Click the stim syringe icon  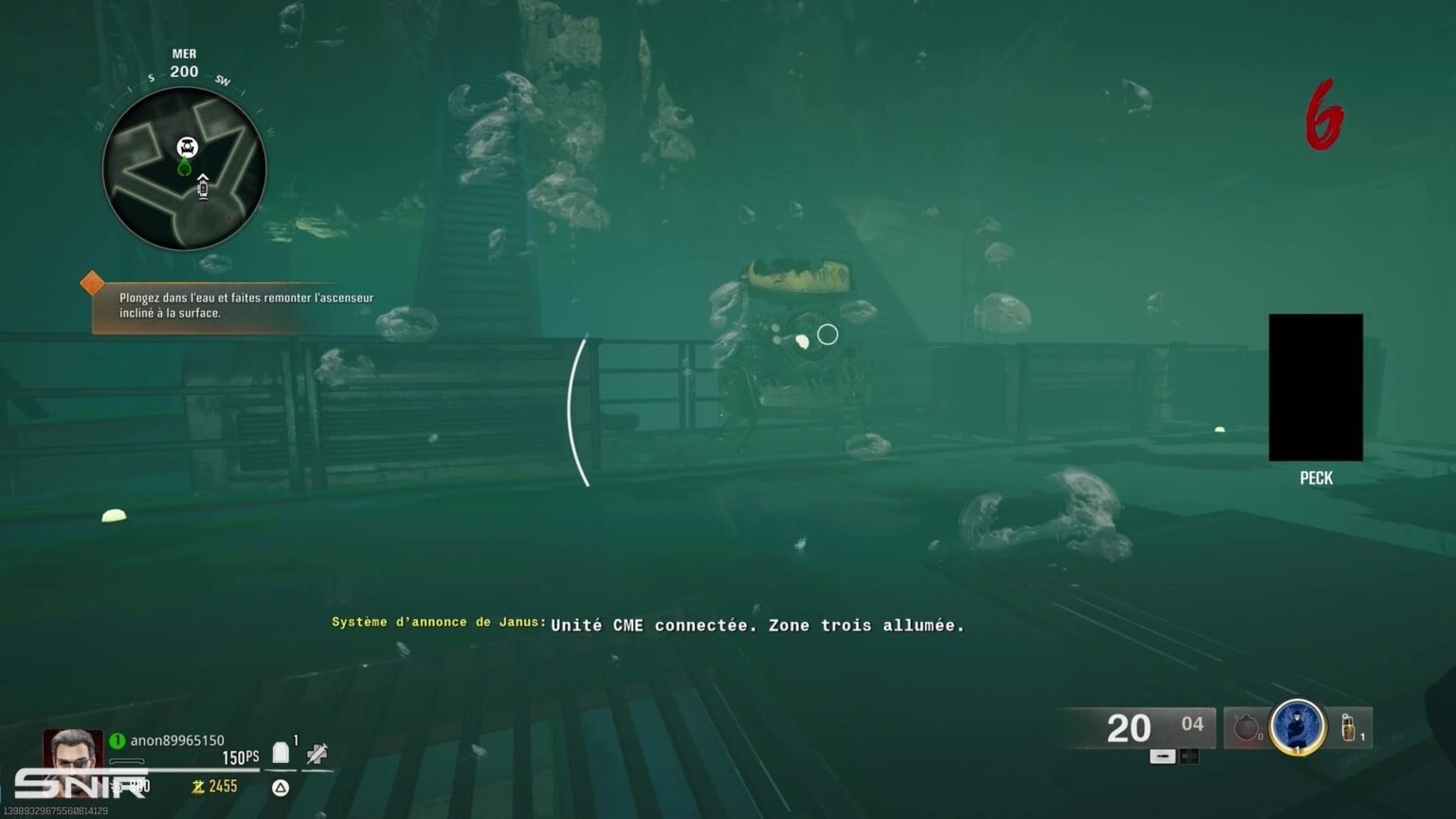tap(316, 753)
